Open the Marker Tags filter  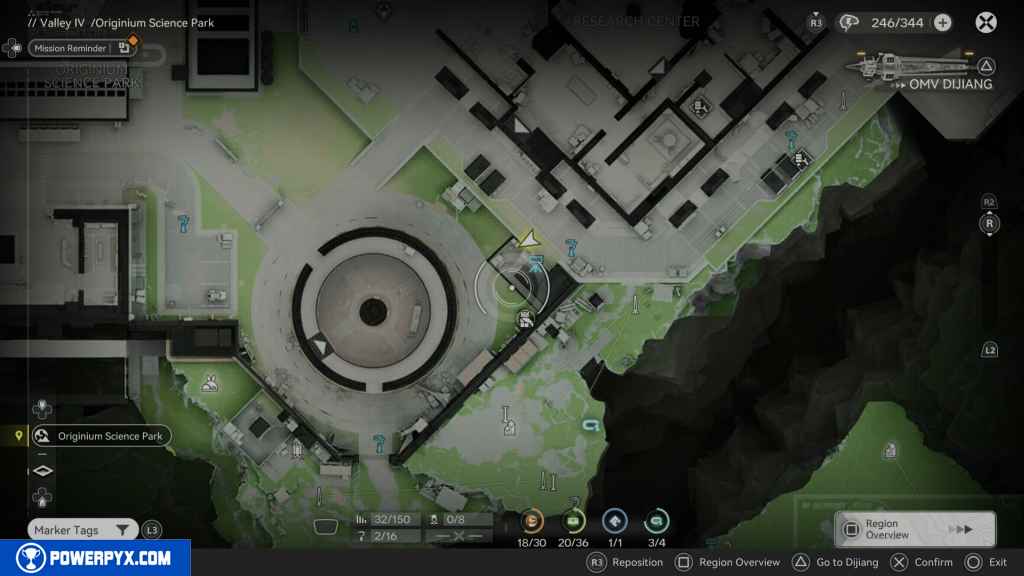click(81, 530)
